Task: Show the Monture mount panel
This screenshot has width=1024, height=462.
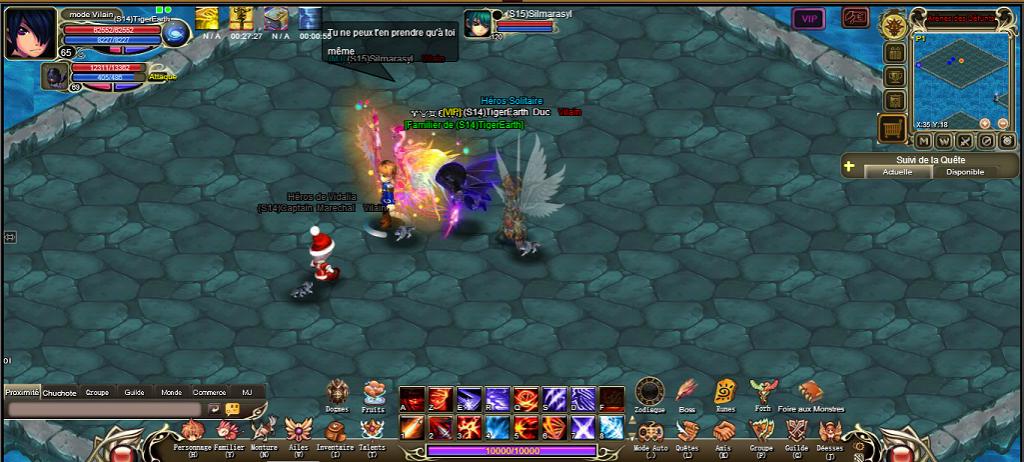Action: tap(264, 431)
